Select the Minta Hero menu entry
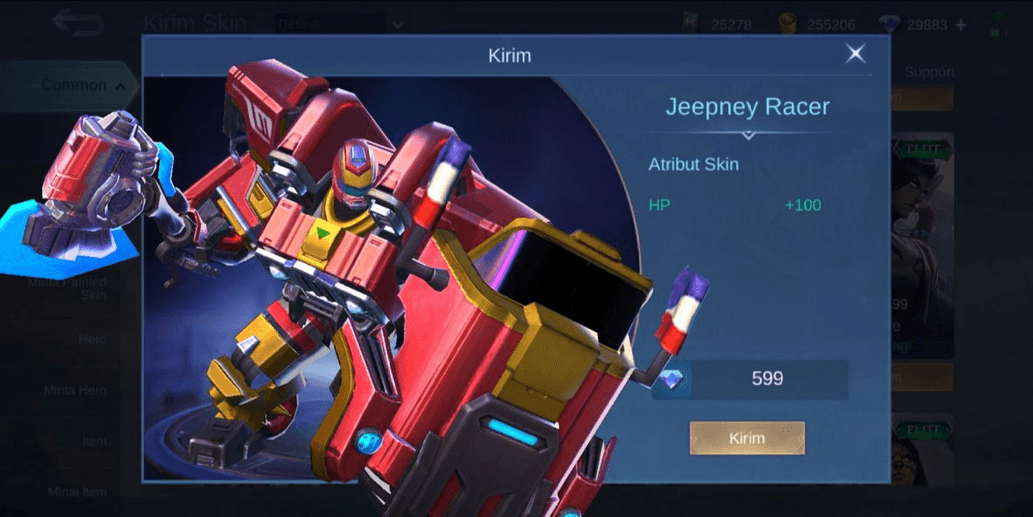This screenshot has width=1033, height=517. (x=75, y=390)
